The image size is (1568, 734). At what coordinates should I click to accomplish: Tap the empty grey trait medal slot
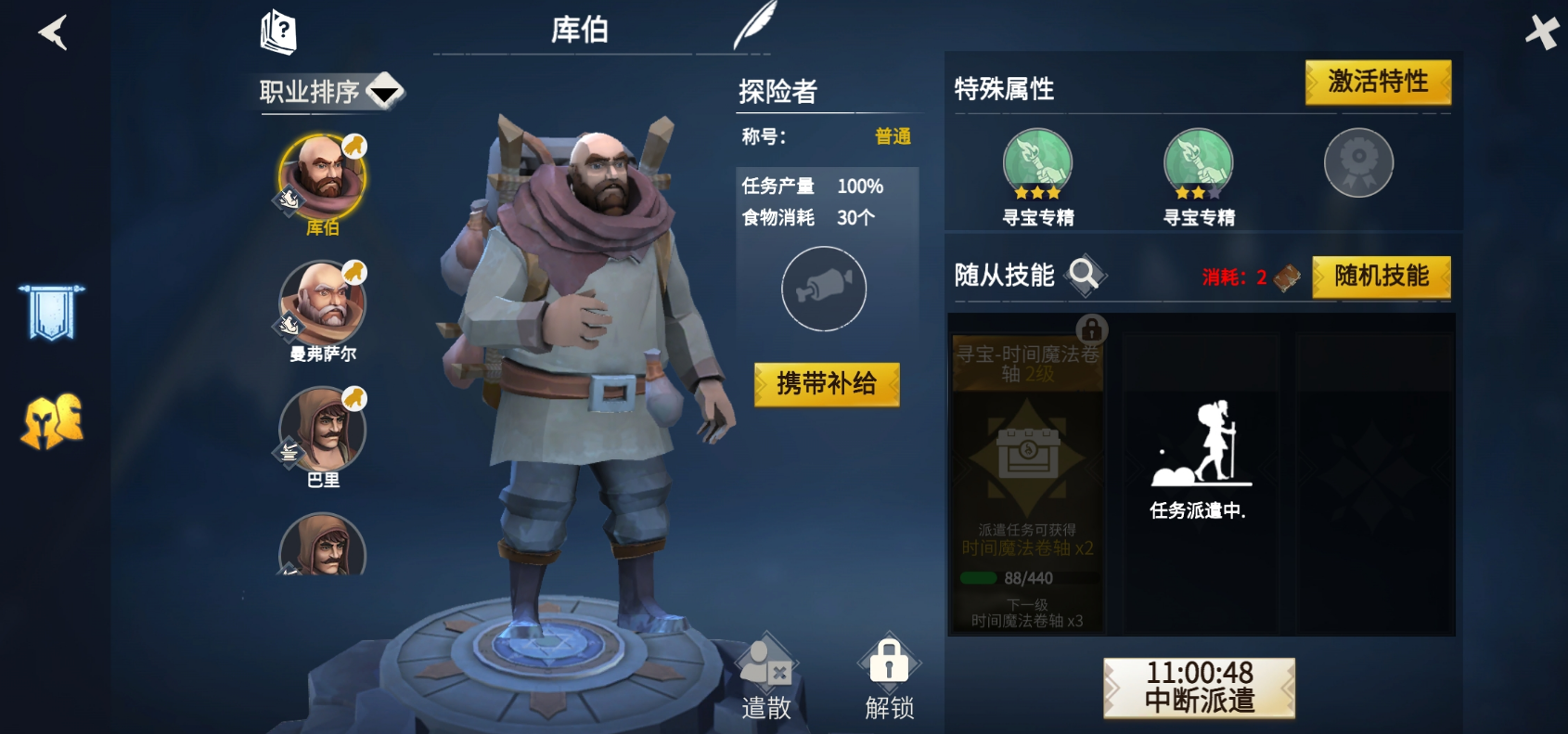click(x=1358, y=162)
